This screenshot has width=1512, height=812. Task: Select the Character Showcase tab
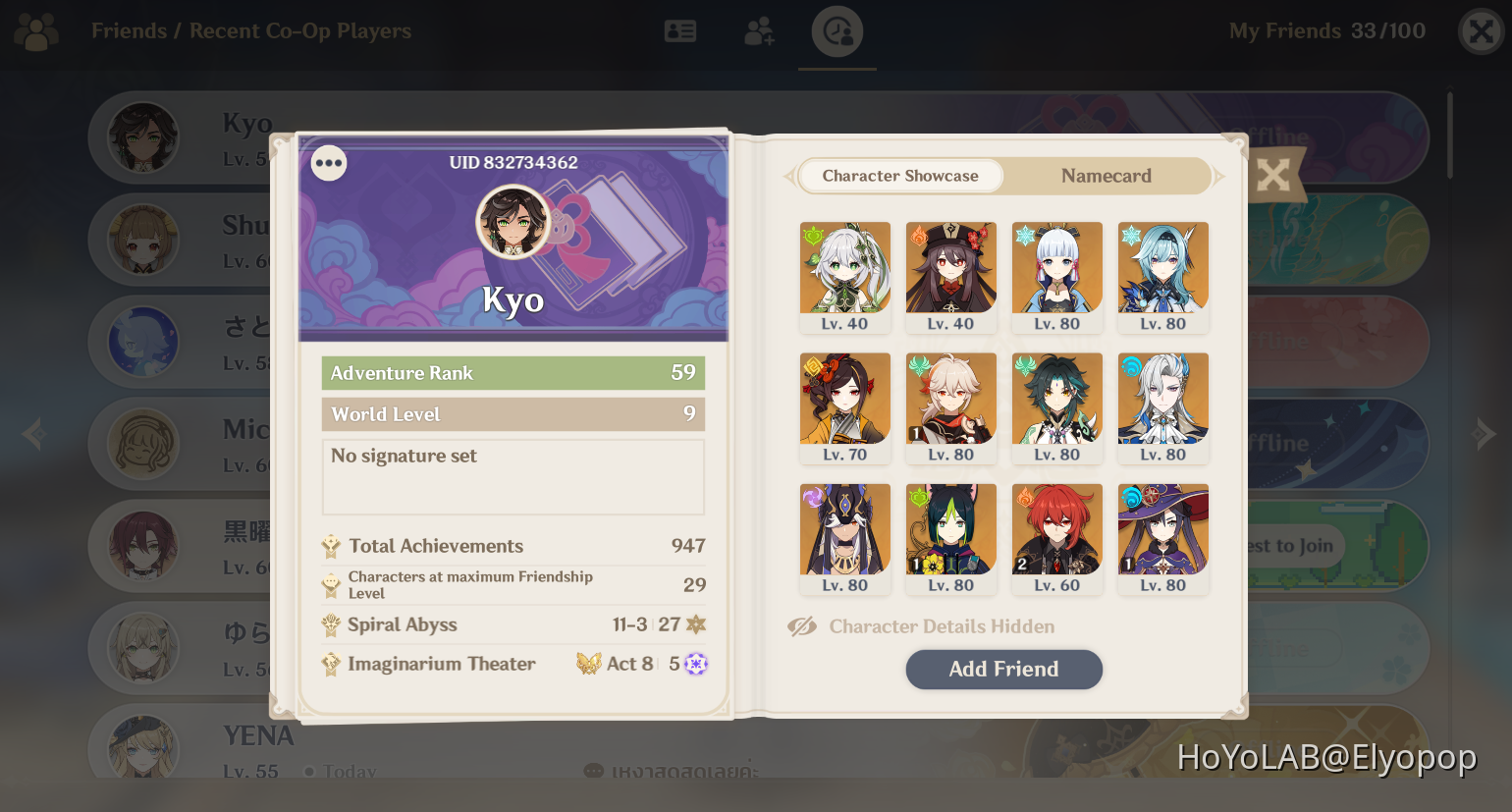click(x=899, y=176)
